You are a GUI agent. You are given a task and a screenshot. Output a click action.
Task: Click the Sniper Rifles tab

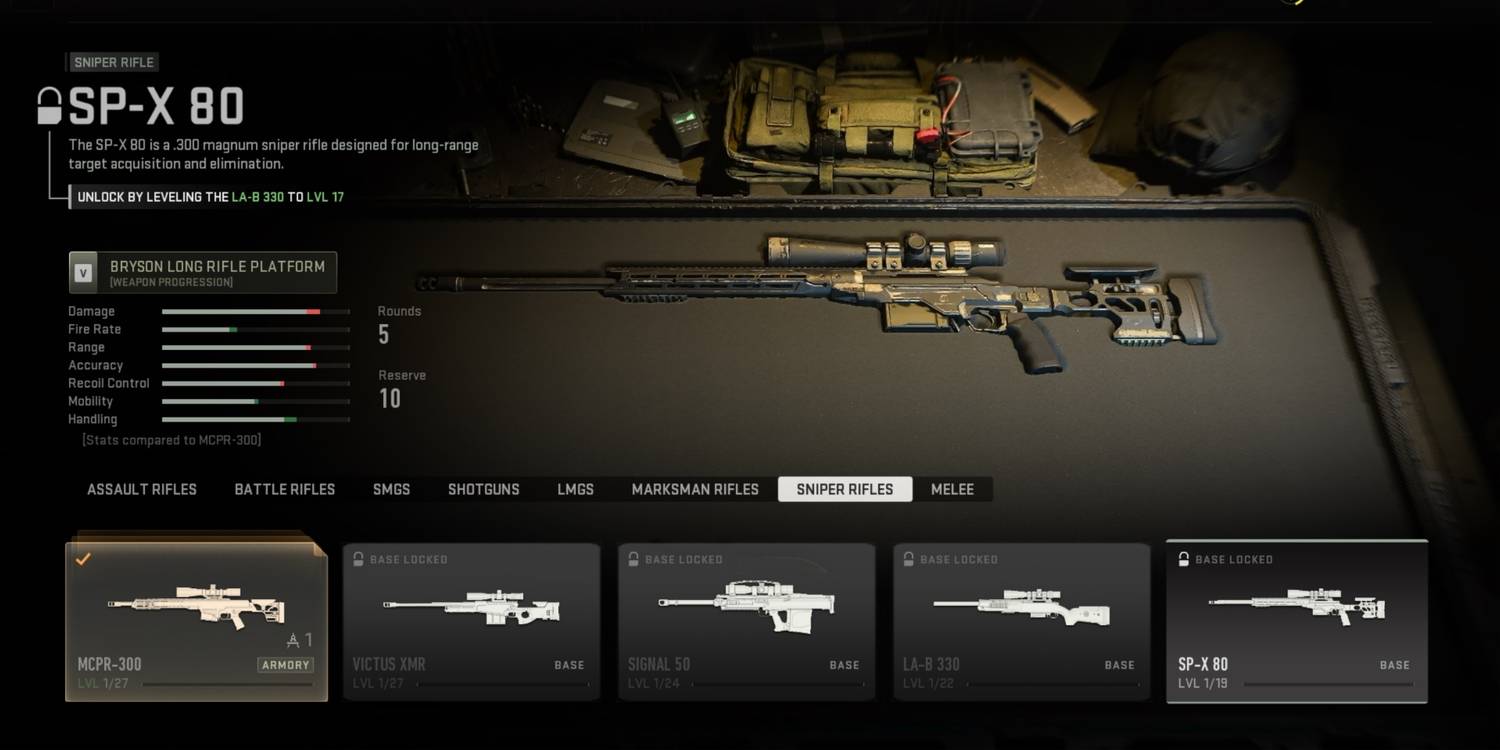coord(845,490)
